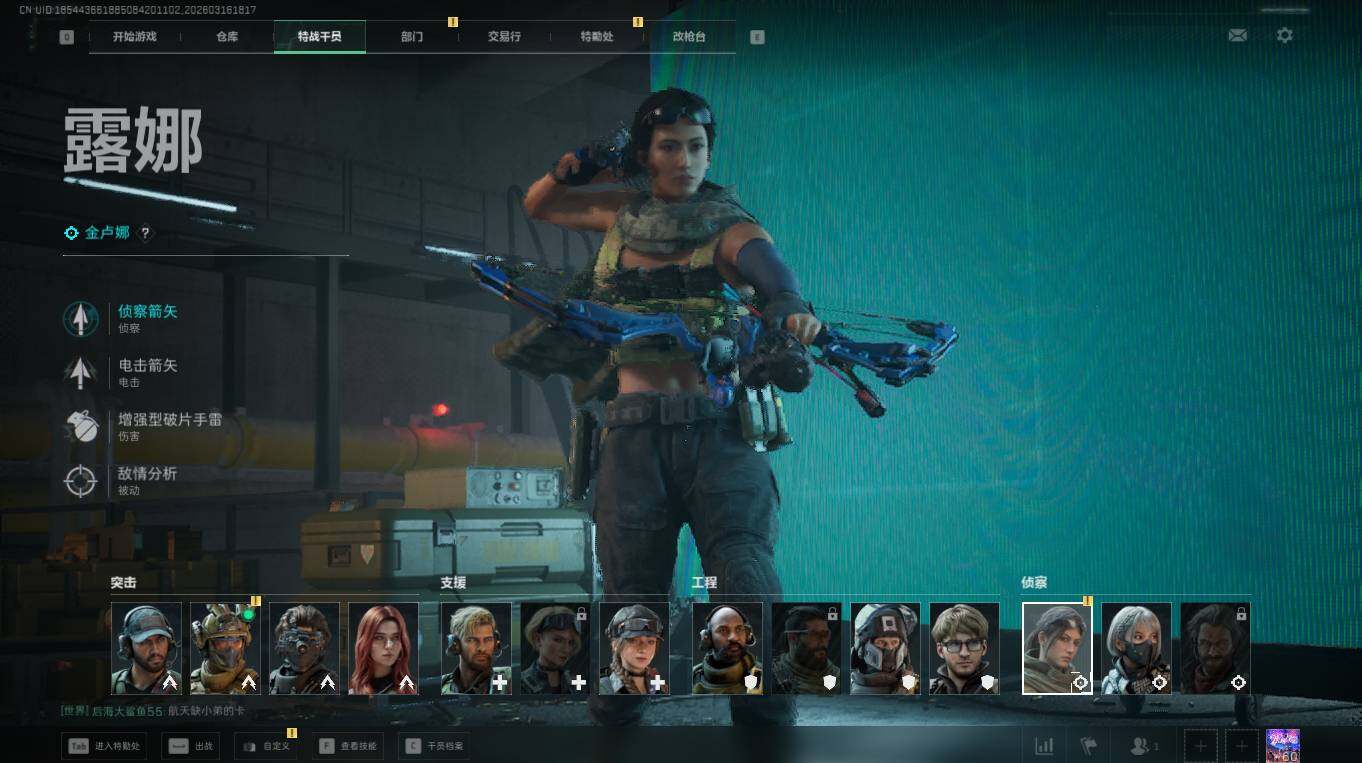Screen dimensions: 1362x763
Task: Select the 侦察箭矢 skill
Action: (x=147, y=318)
